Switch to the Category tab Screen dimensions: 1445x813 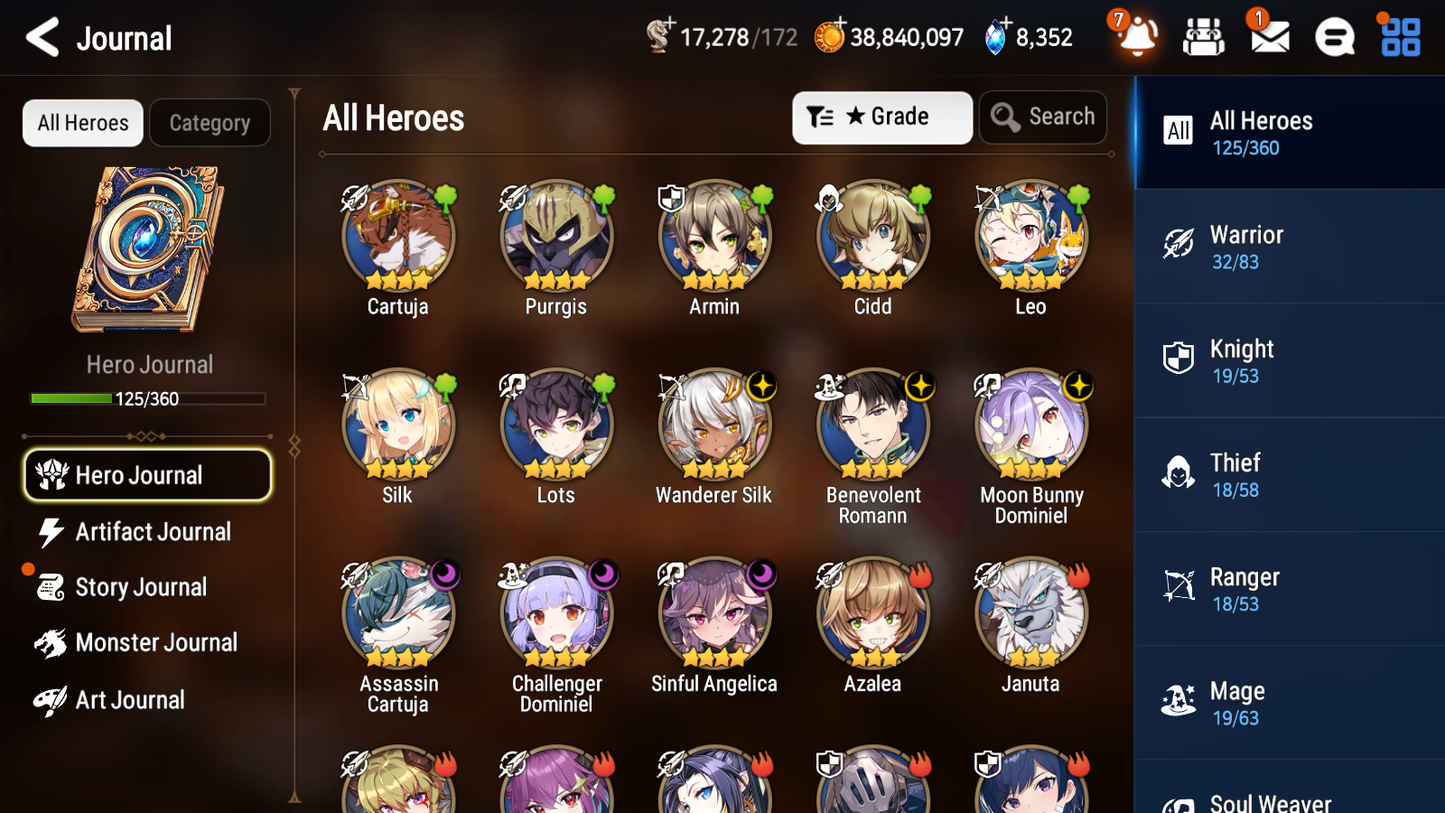210,122
